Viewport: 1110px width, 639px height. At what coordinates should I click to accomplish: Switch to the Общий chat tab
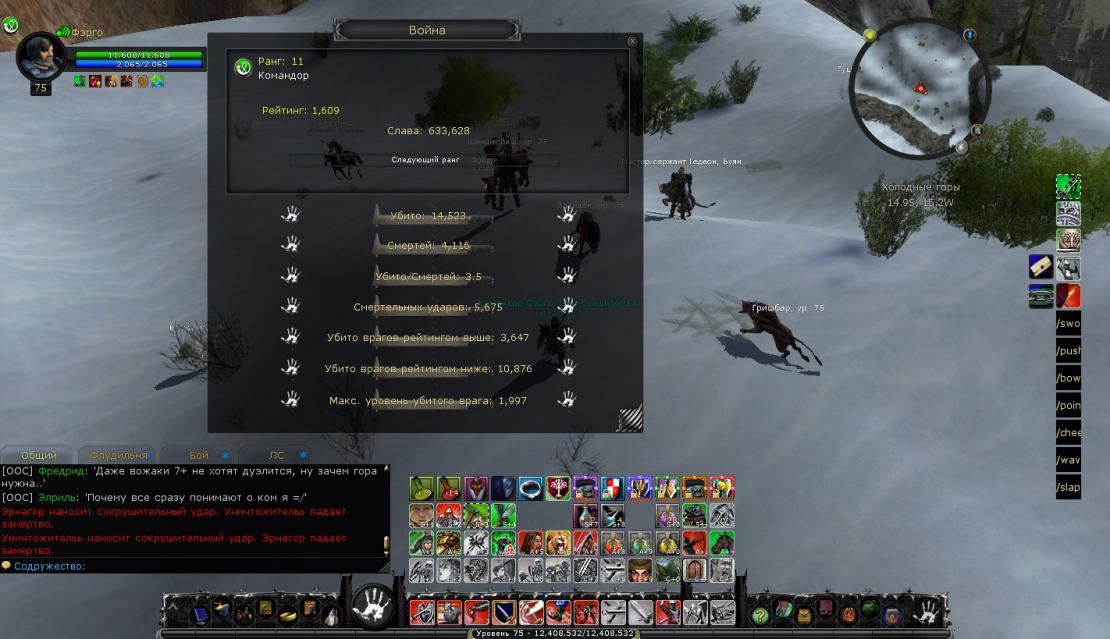pos(38,455)
